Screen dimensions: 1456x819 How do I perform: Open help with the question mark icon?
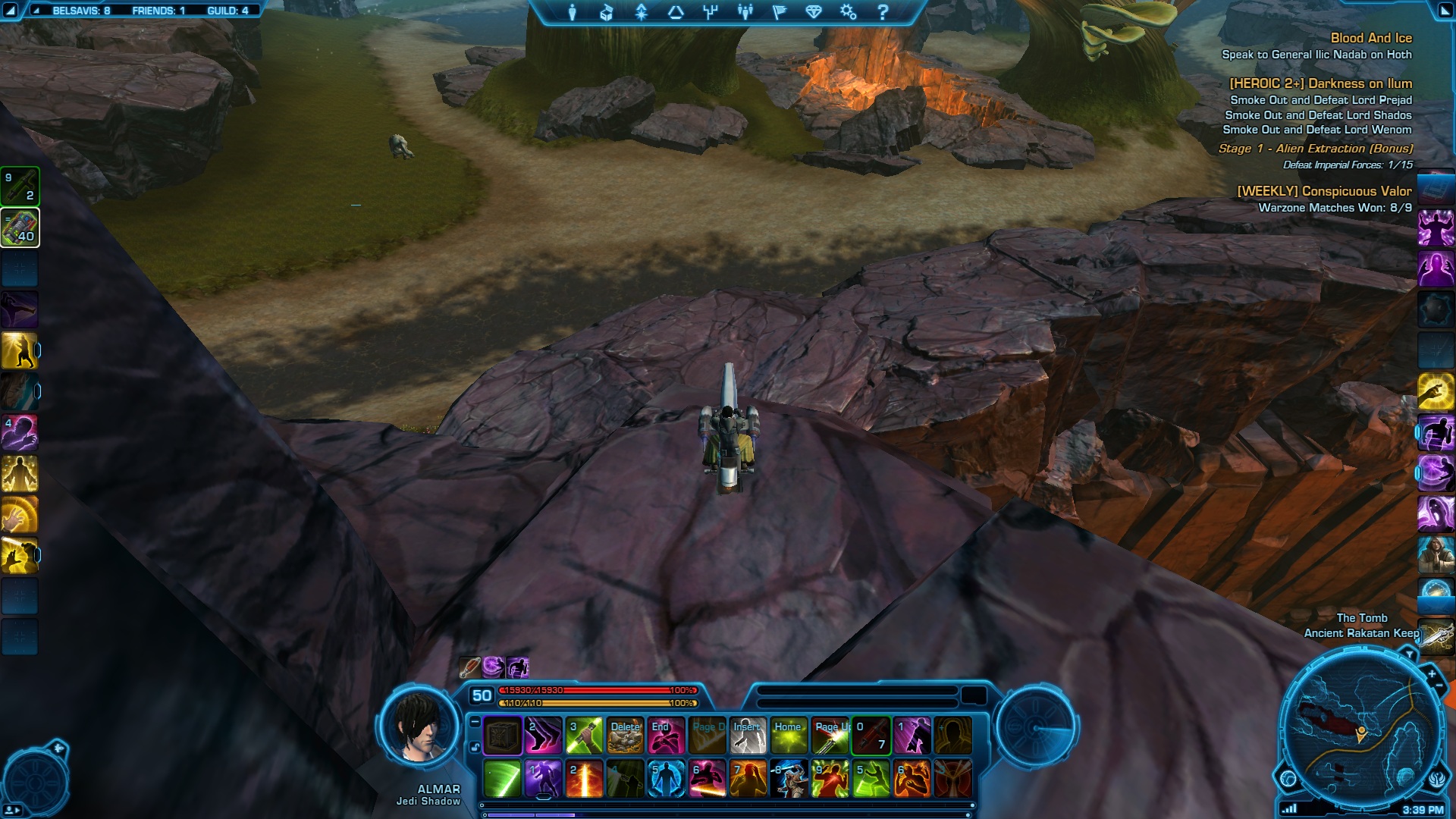pyautogui.click(x=883, y=12)
